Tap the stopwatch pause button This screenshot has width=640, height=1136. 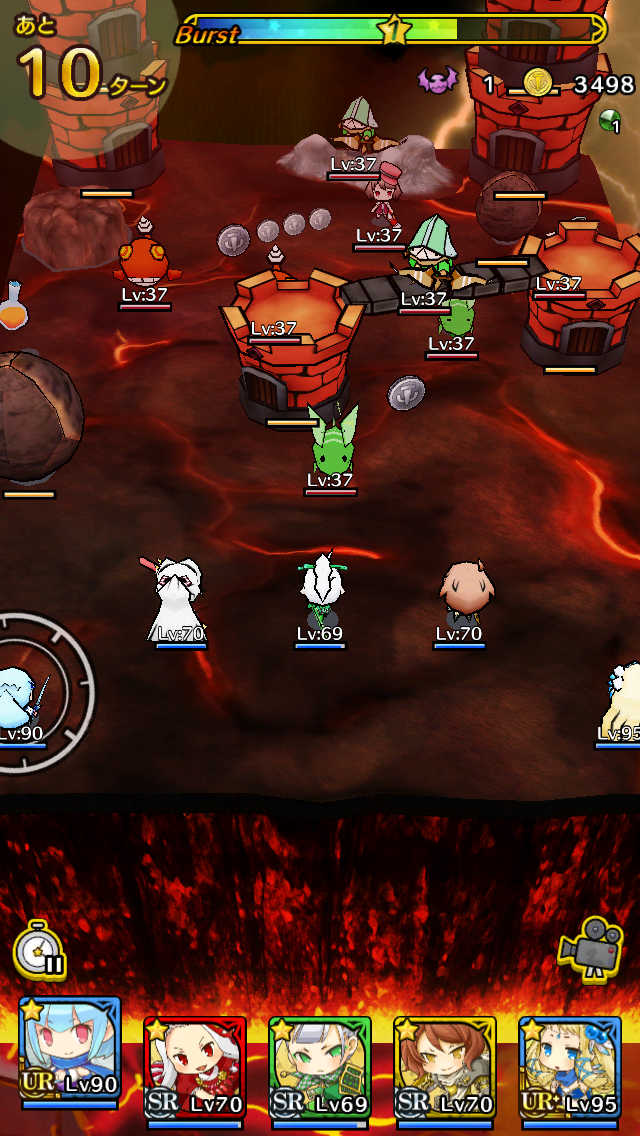[40, 949]
